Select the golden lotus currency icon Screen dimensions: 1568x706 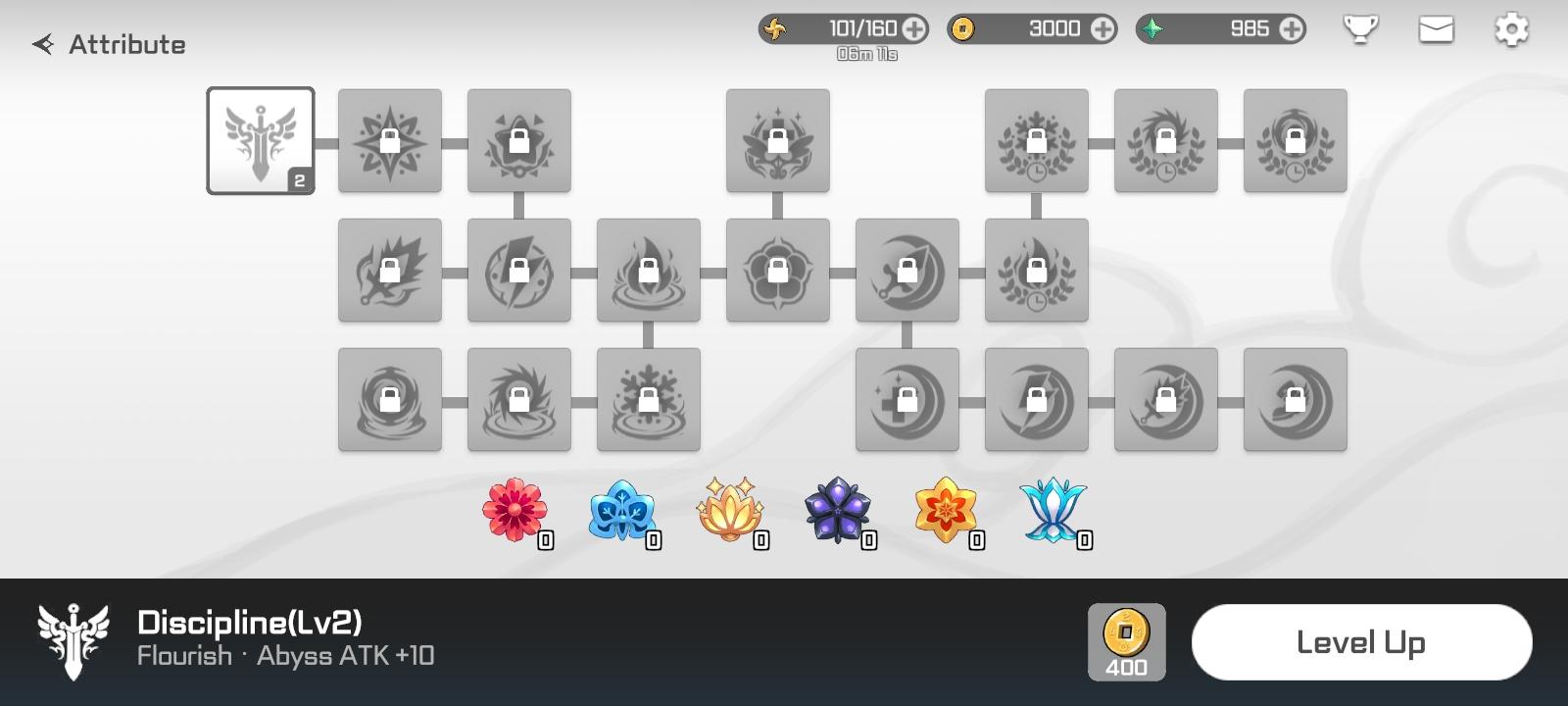point(733,509)
